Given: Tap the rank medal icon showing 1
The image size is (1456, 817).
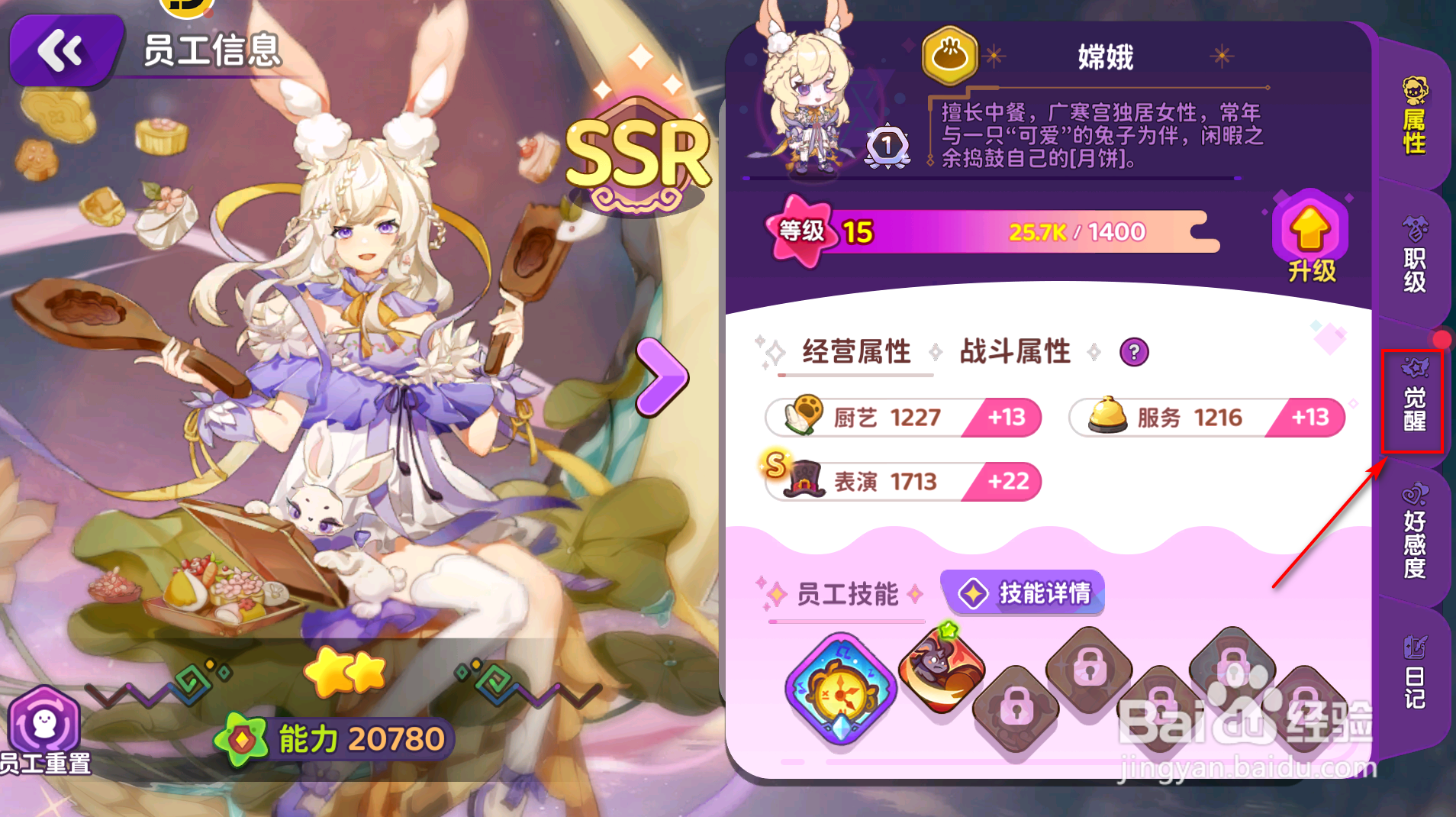Looking at the screenshot, I should [x=887, y=147].
